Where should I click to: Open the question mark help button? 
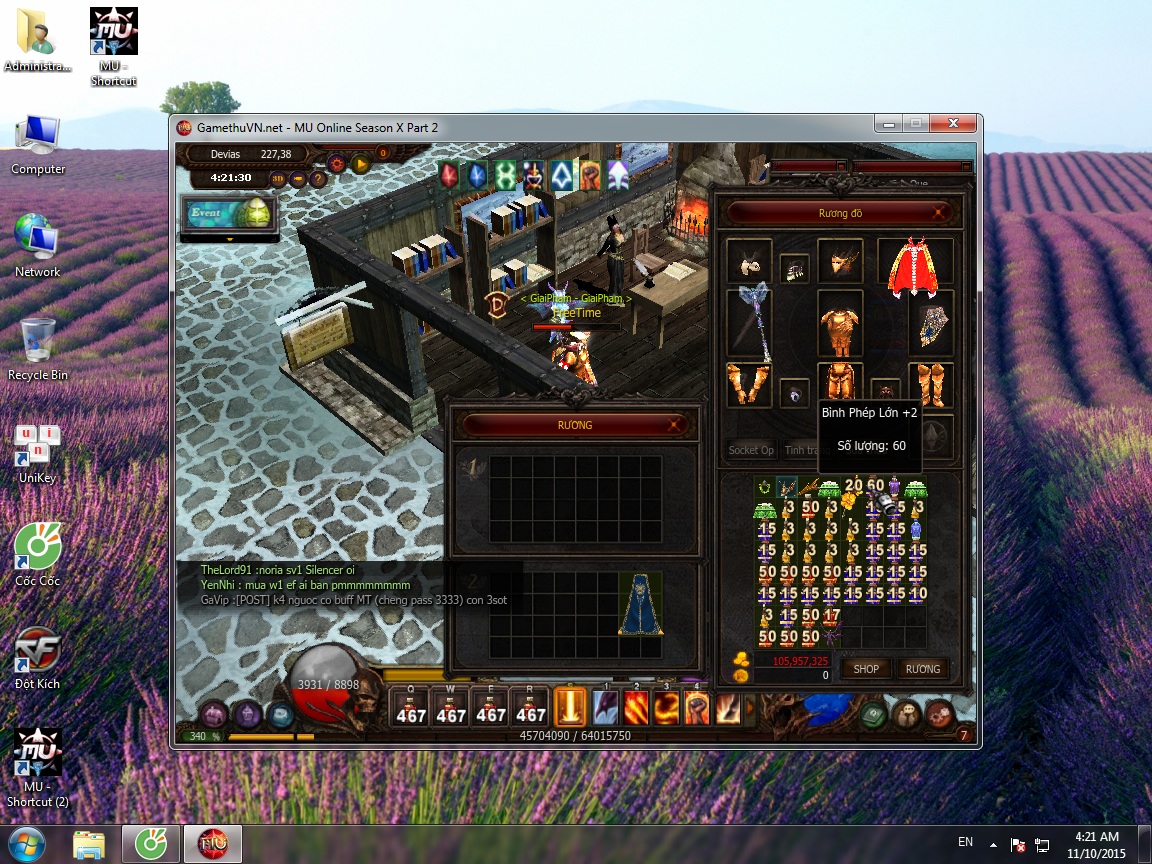click(319, 179)
